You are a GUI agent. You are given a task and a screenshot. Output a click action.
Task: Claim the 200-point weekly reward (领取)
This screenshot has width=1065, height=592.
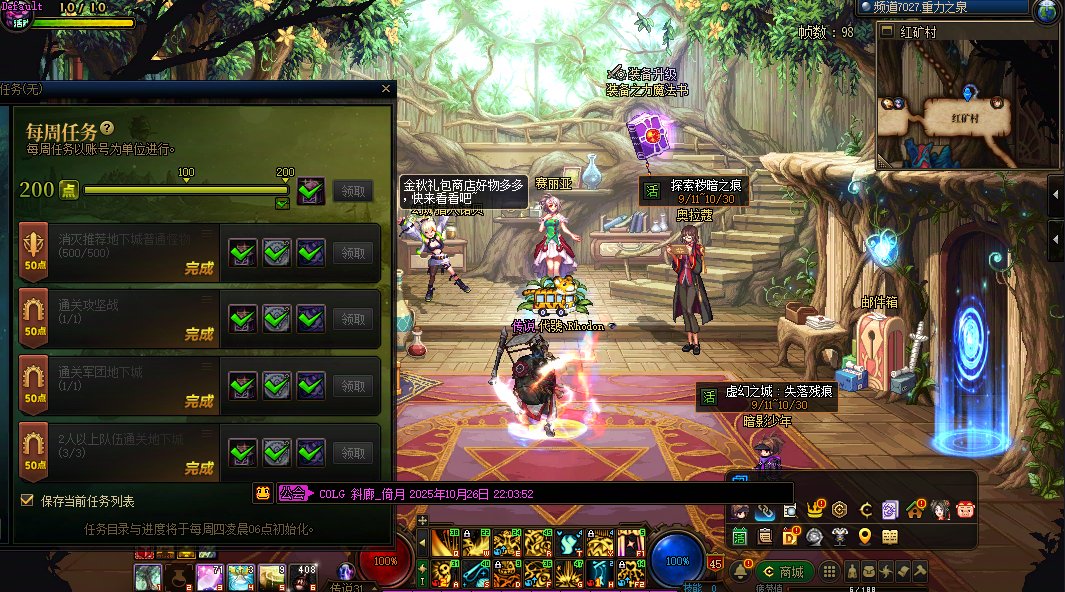click(x=353, y=190)
